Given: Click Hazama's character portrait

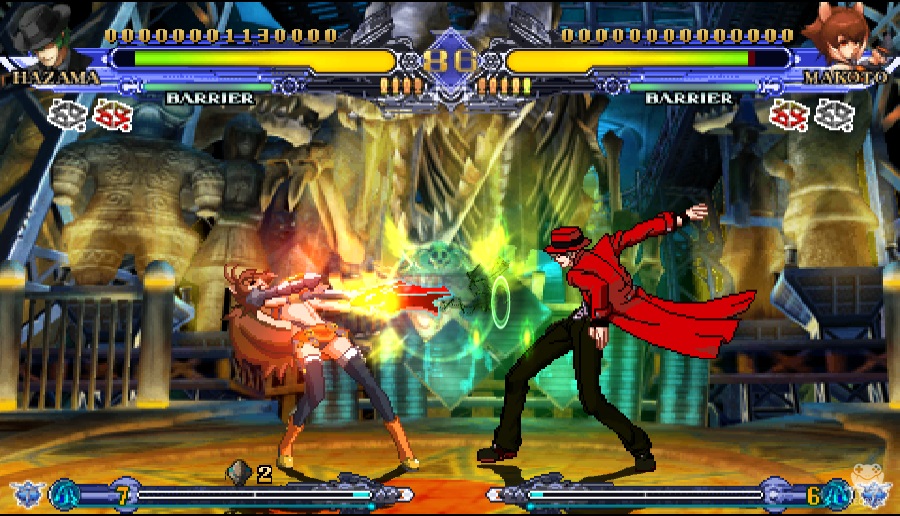Looking at the screenshot, I should (x=45, y=40).
